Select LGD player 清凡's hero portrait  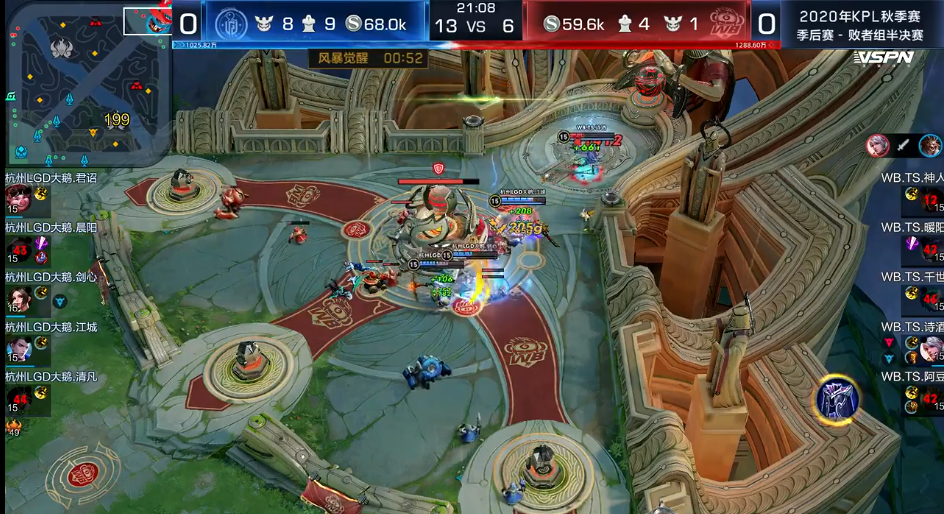coord(17,397)
